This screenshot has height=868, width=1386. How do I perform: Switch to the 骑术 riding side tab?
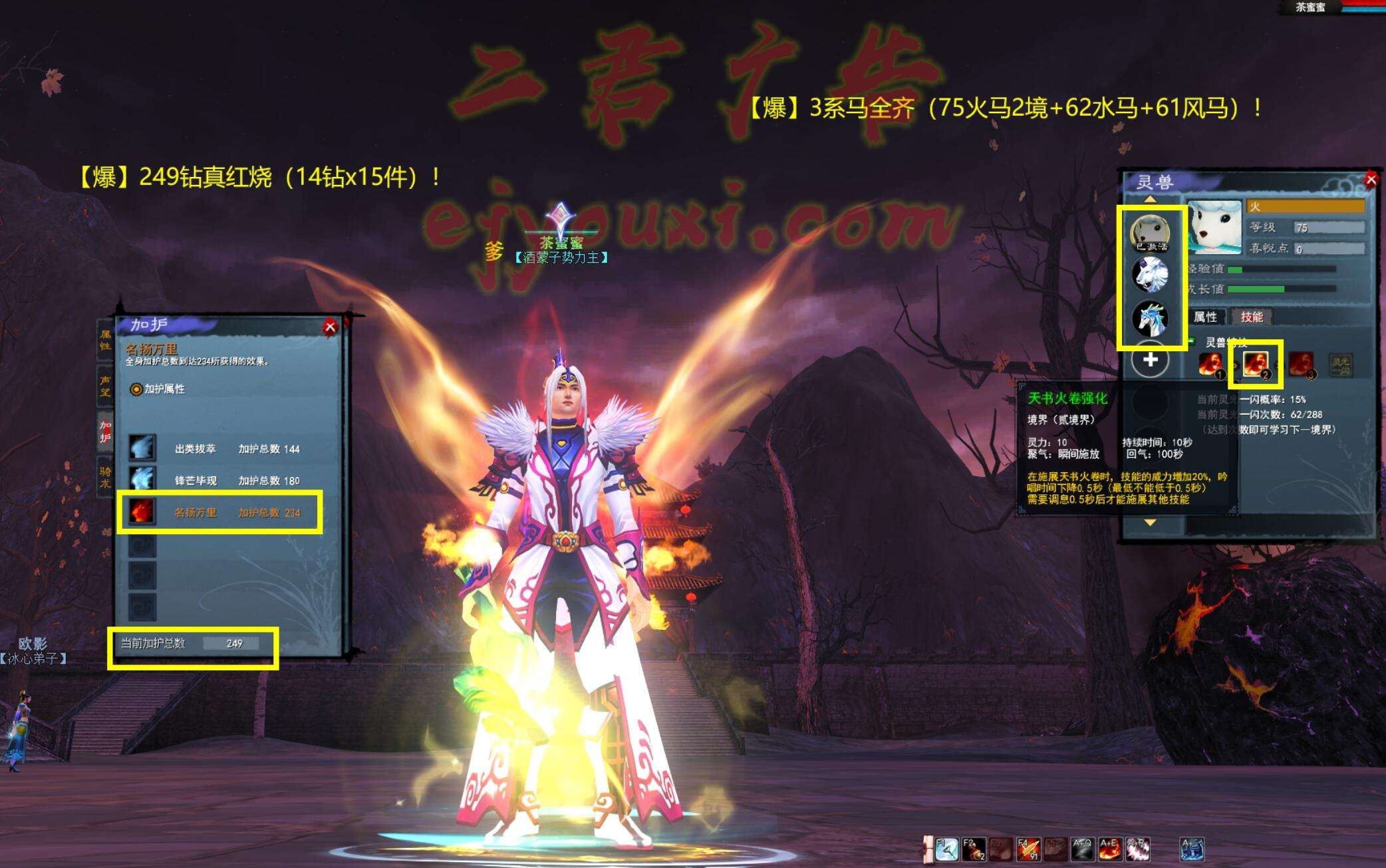pos(105,477)
